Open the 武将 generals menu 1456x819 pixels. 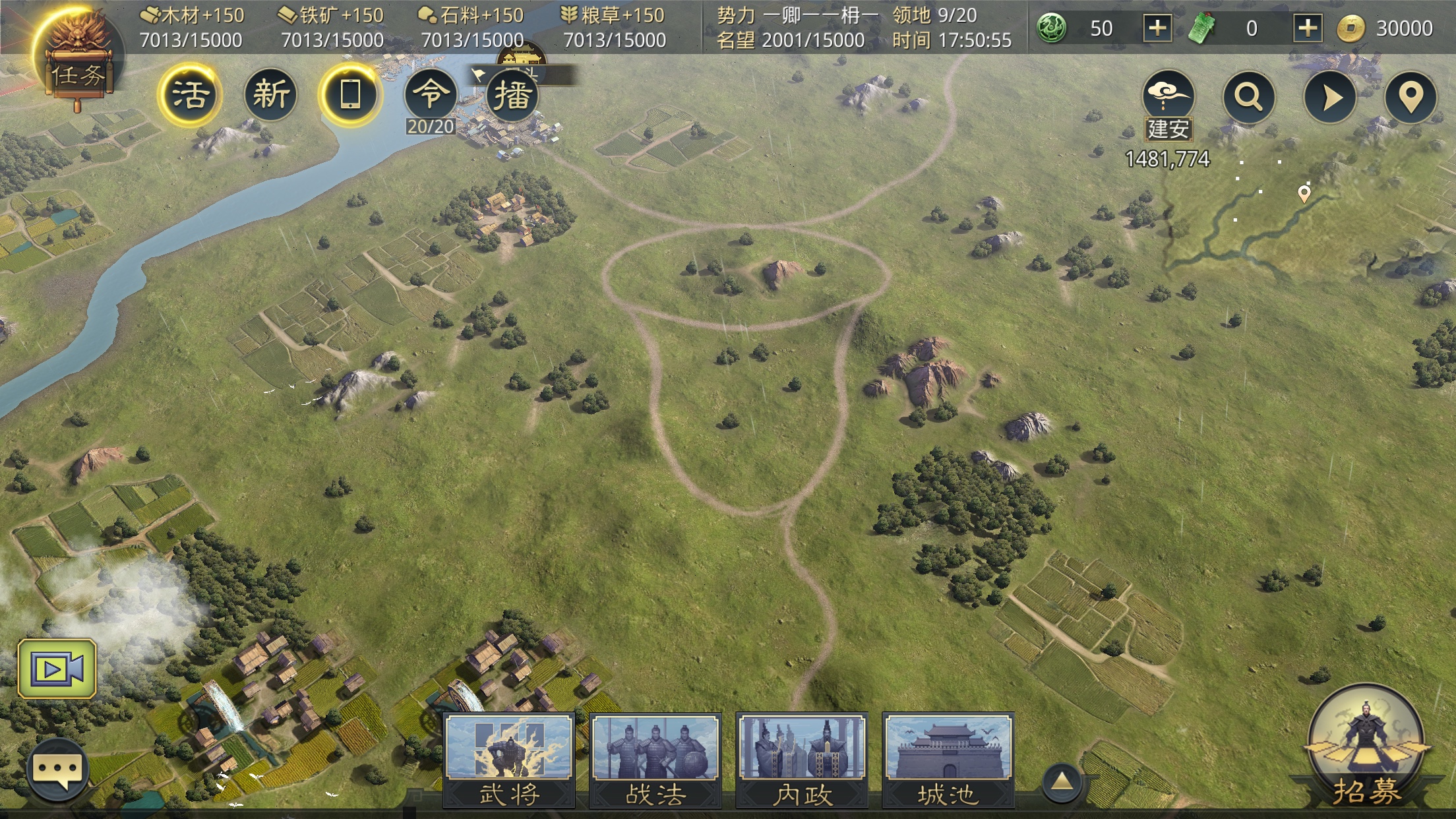[x=509, y=760]
